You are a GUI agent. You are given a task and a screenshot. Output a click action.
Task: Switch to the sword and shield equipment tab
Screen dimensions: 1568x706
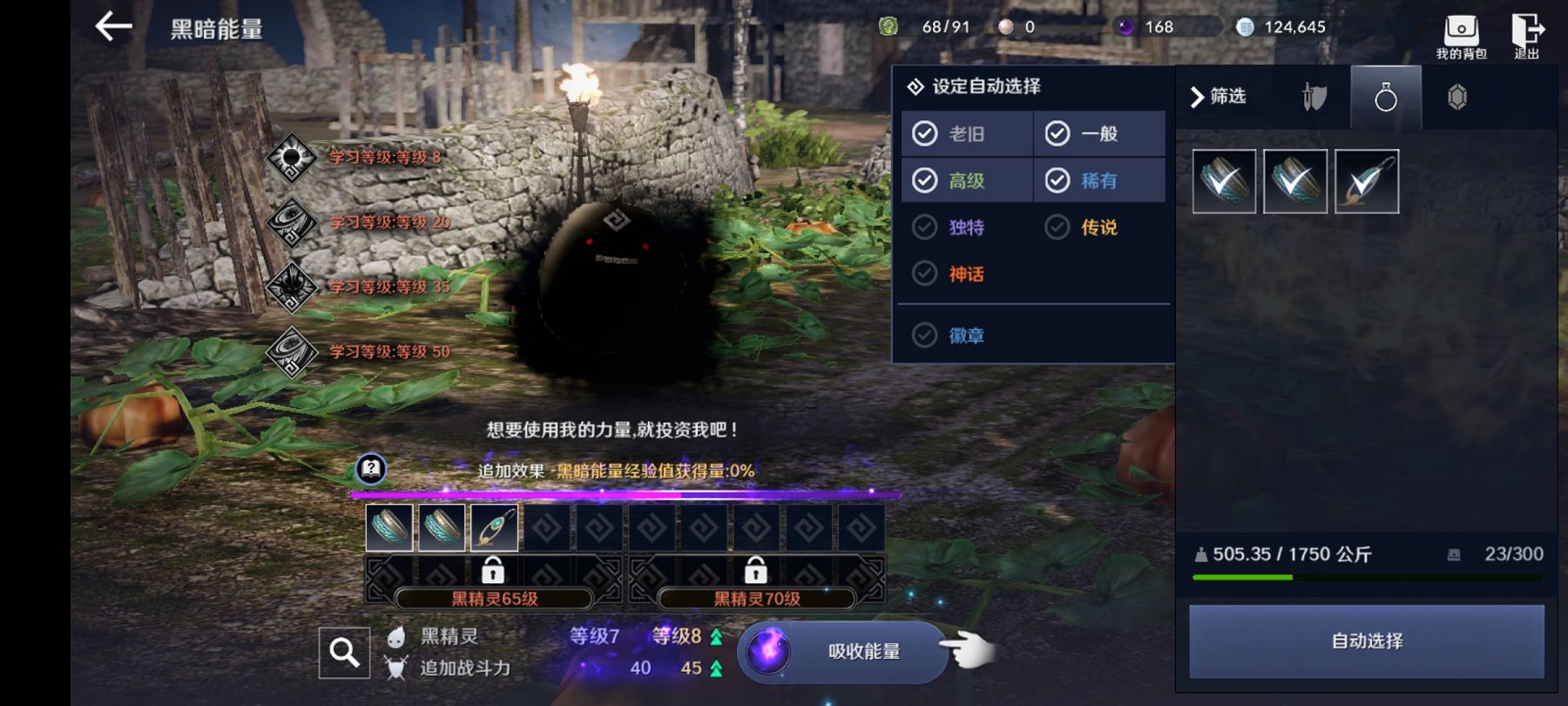point(1315,97)
